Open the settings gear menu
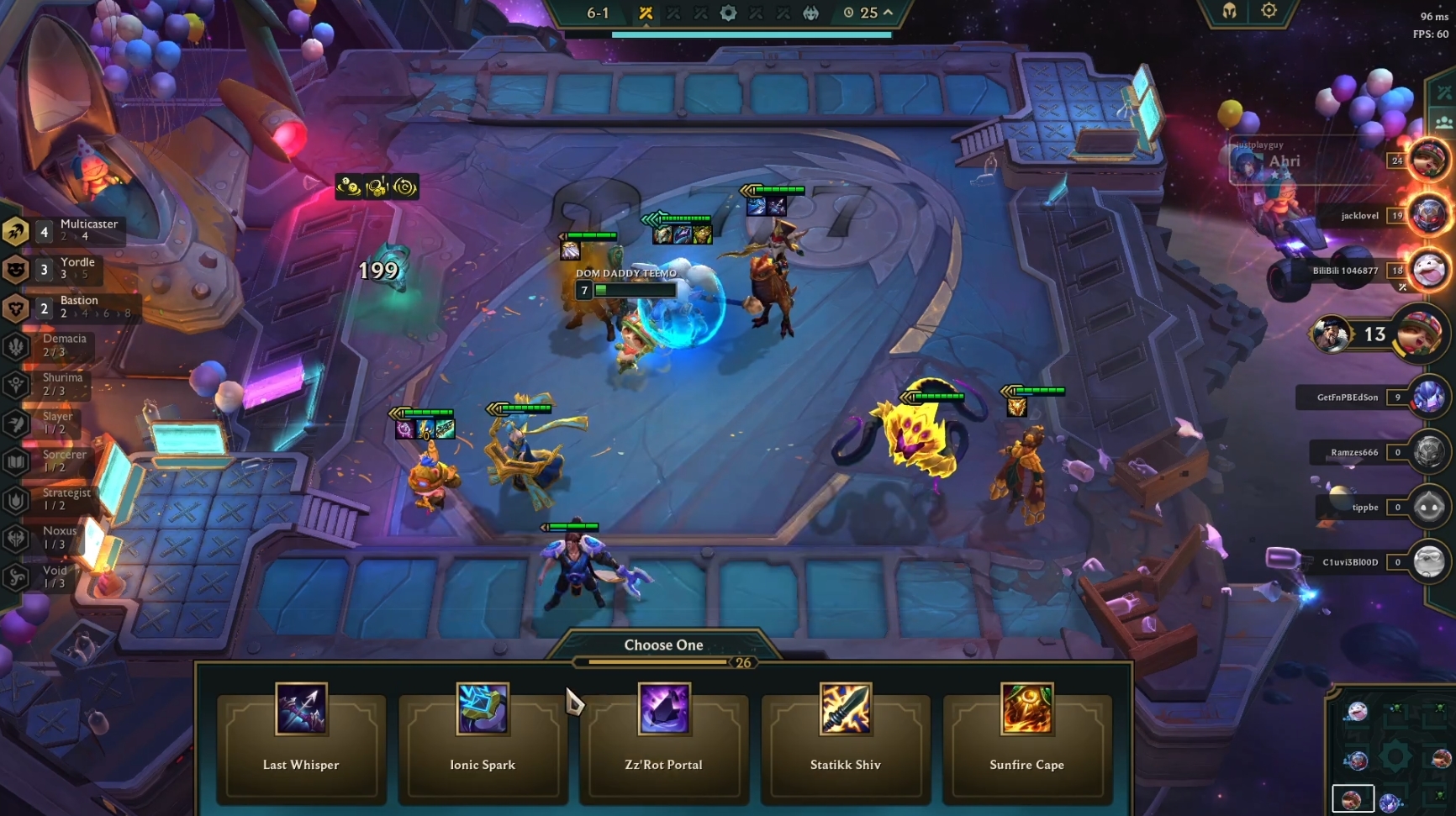This screenshot has width=1456, height=816. point(1269,12)
